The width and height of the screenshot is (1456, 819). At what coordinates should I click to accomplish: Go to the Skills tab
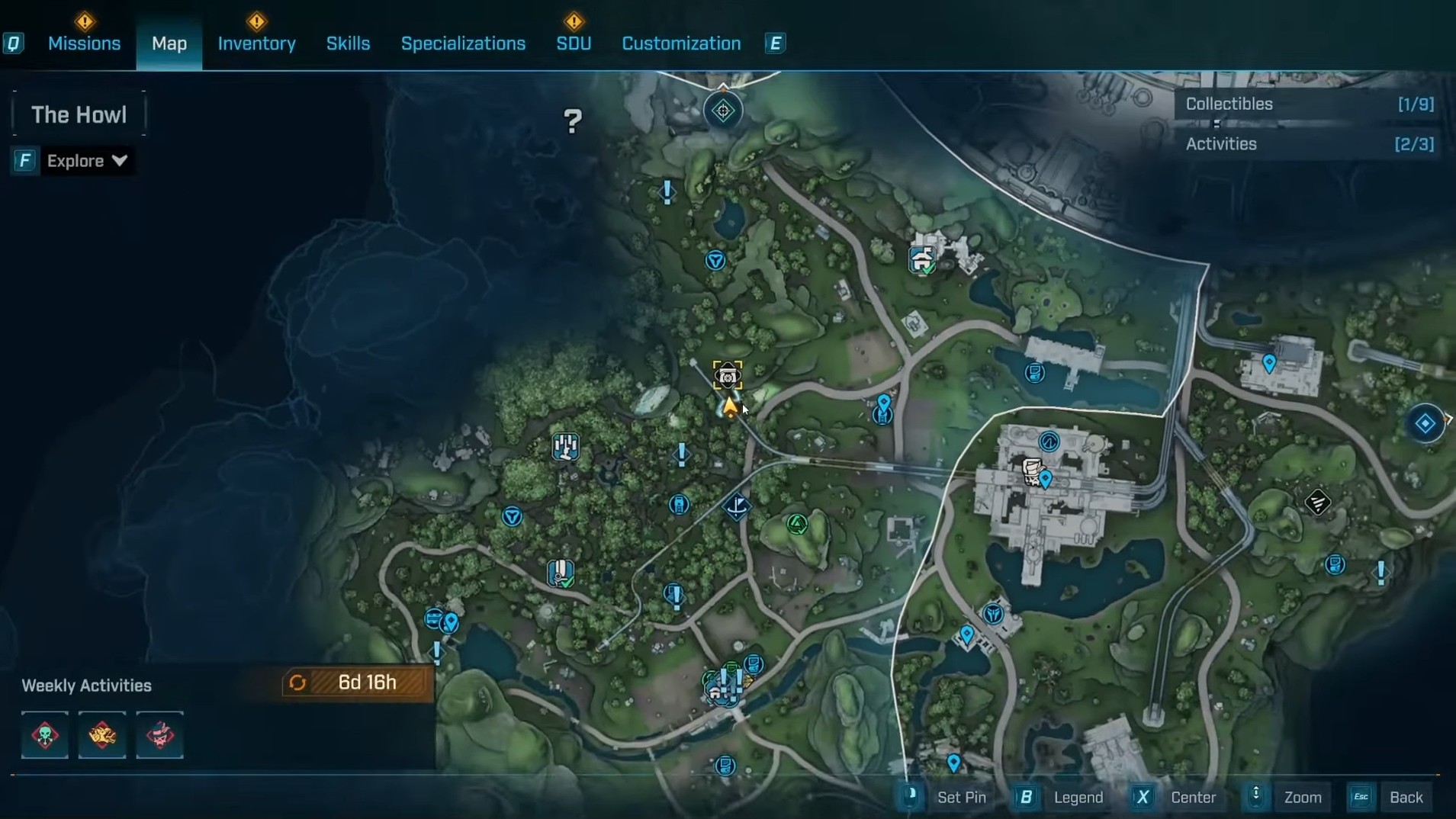348,43
